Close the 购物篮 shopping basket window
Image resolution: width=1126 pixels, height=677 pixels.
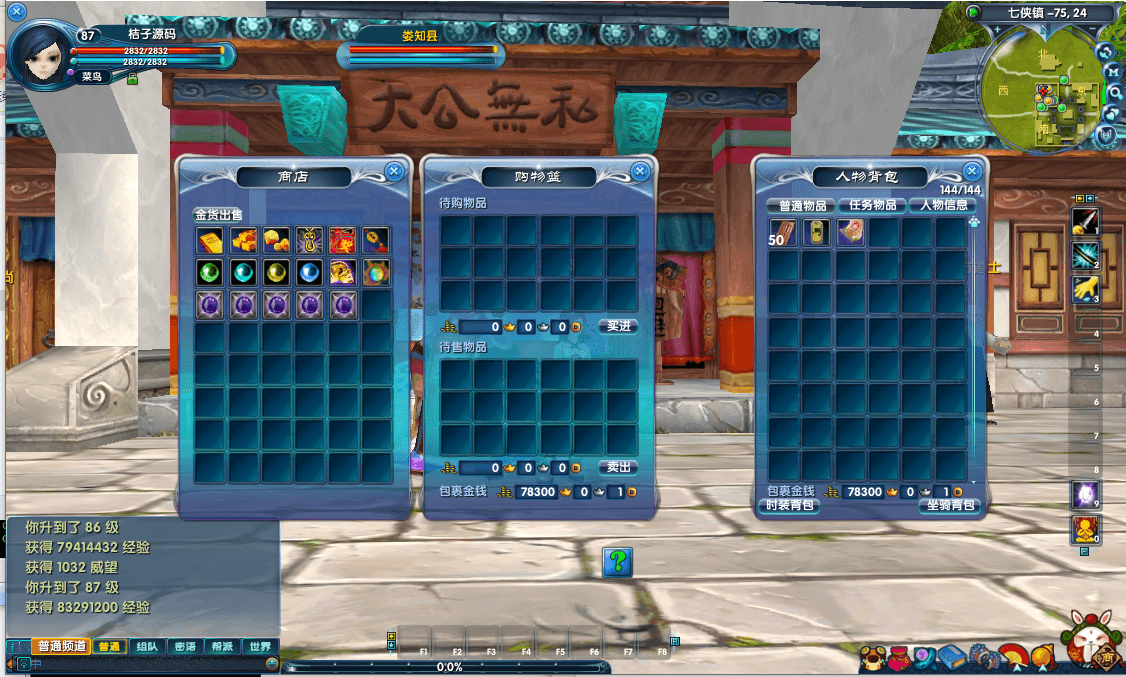(x=641, y=171)
